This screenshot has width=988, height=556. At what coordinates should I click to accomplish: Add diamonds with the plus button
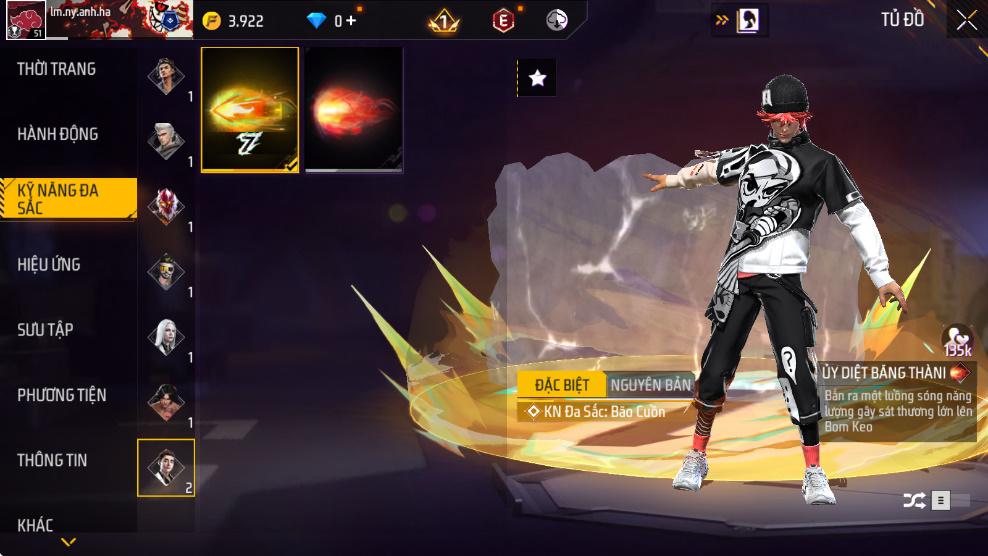click(x=351, y=20)
